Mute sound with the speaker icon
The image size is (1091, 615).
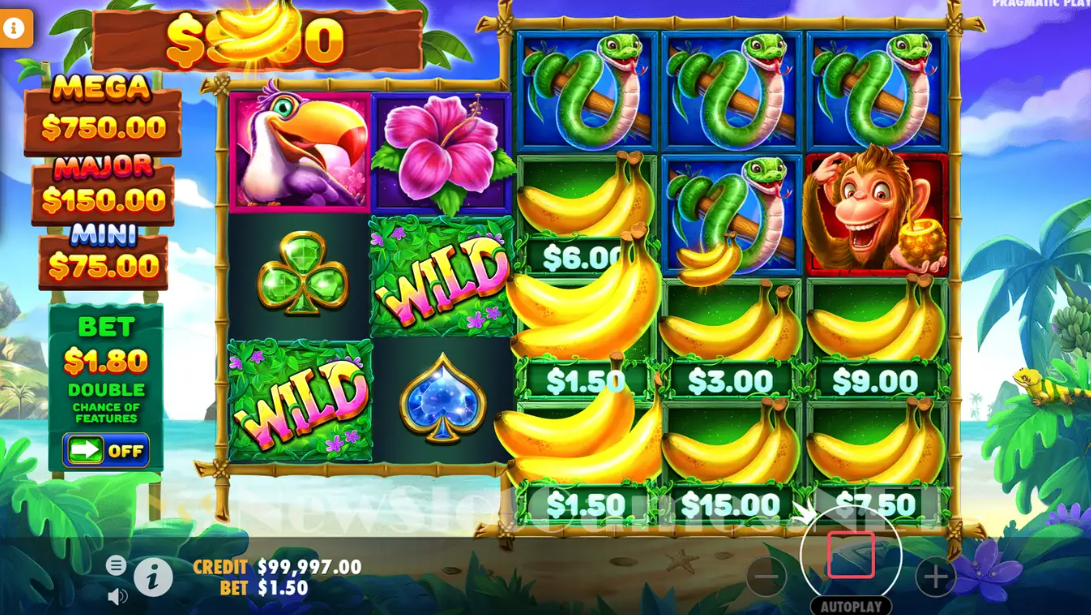117,596
